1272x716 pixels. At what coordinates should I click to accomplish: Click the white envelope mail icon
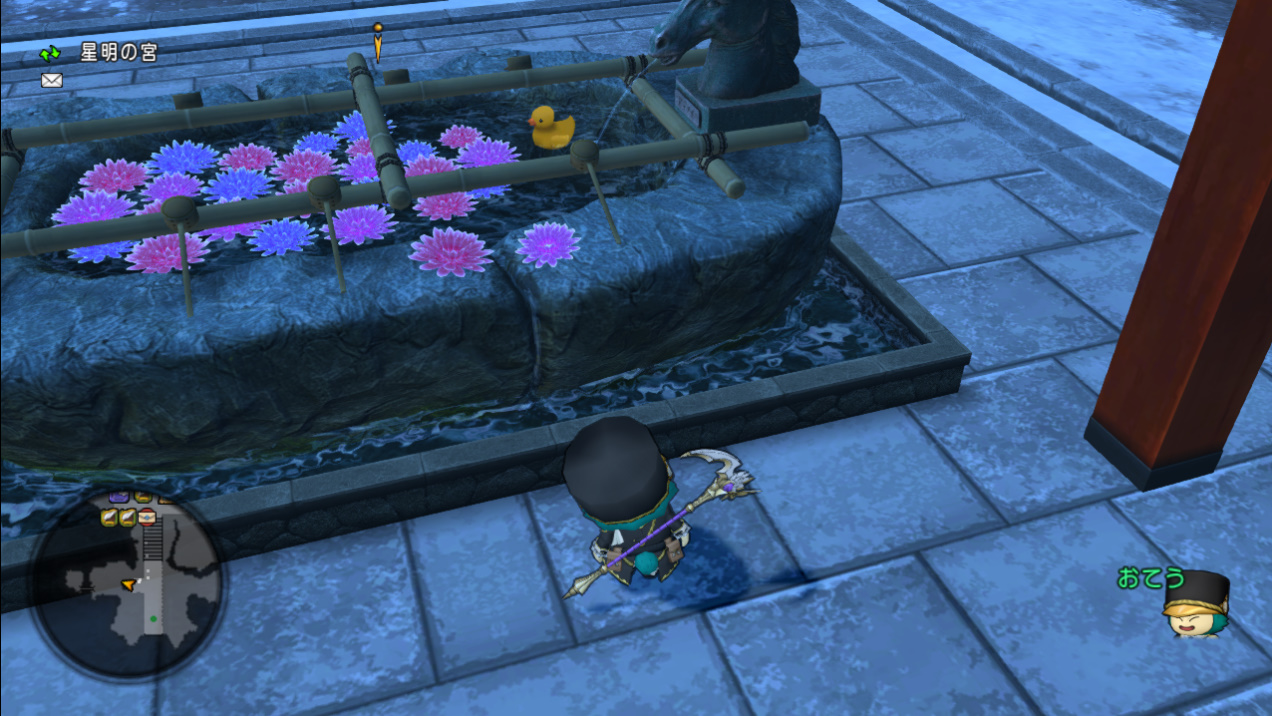[51, 80]
